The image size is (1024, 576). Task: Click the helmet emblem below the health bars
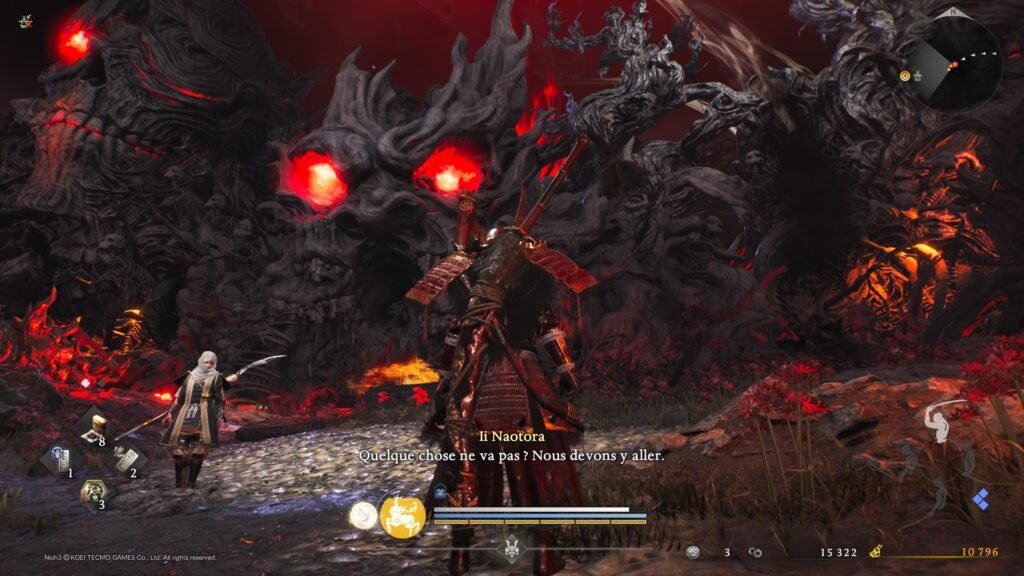[x=511, y=549]
